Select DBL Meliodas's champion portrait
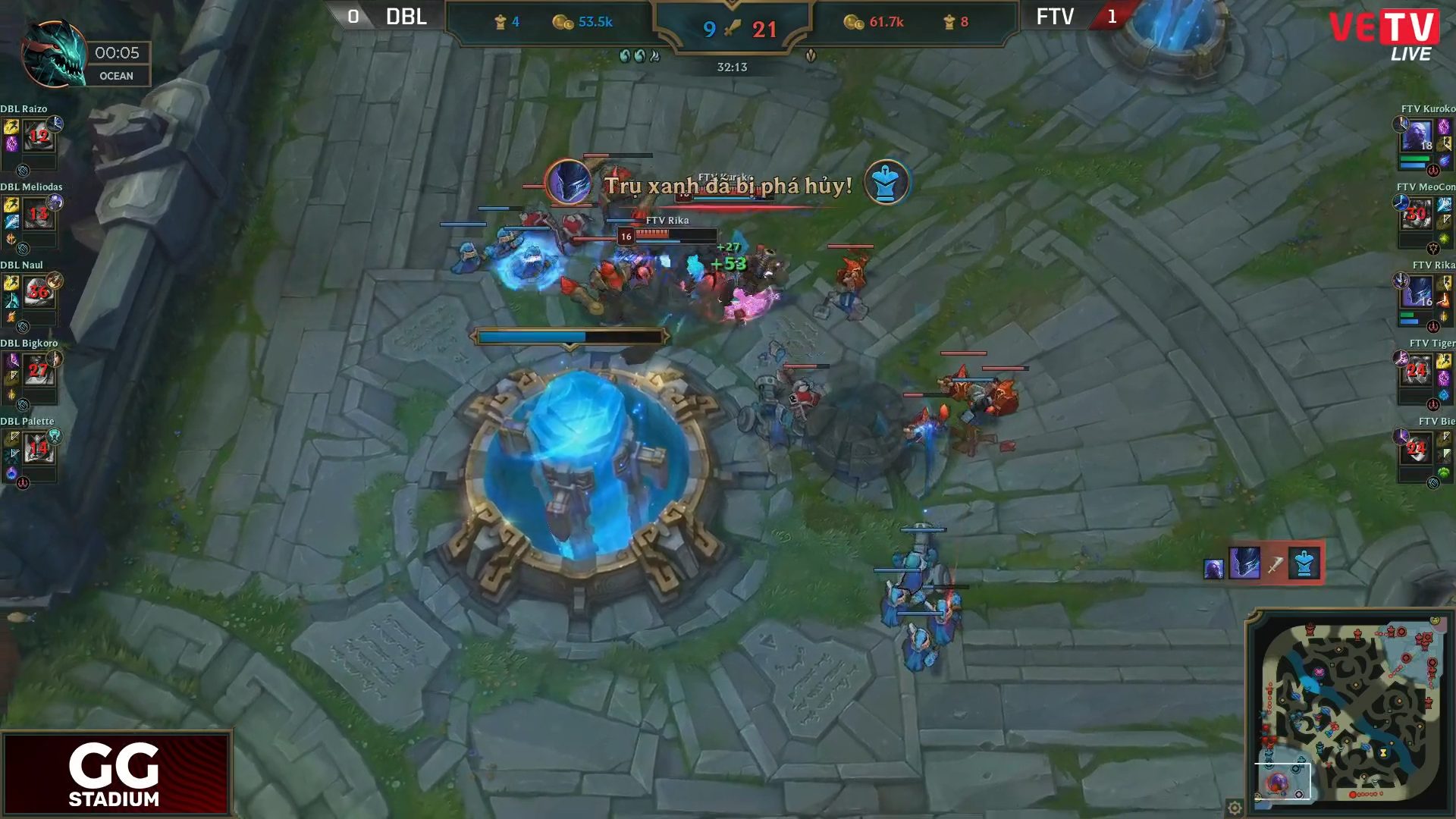Screen dimensions: 1456x819 (x=39, y=215)
